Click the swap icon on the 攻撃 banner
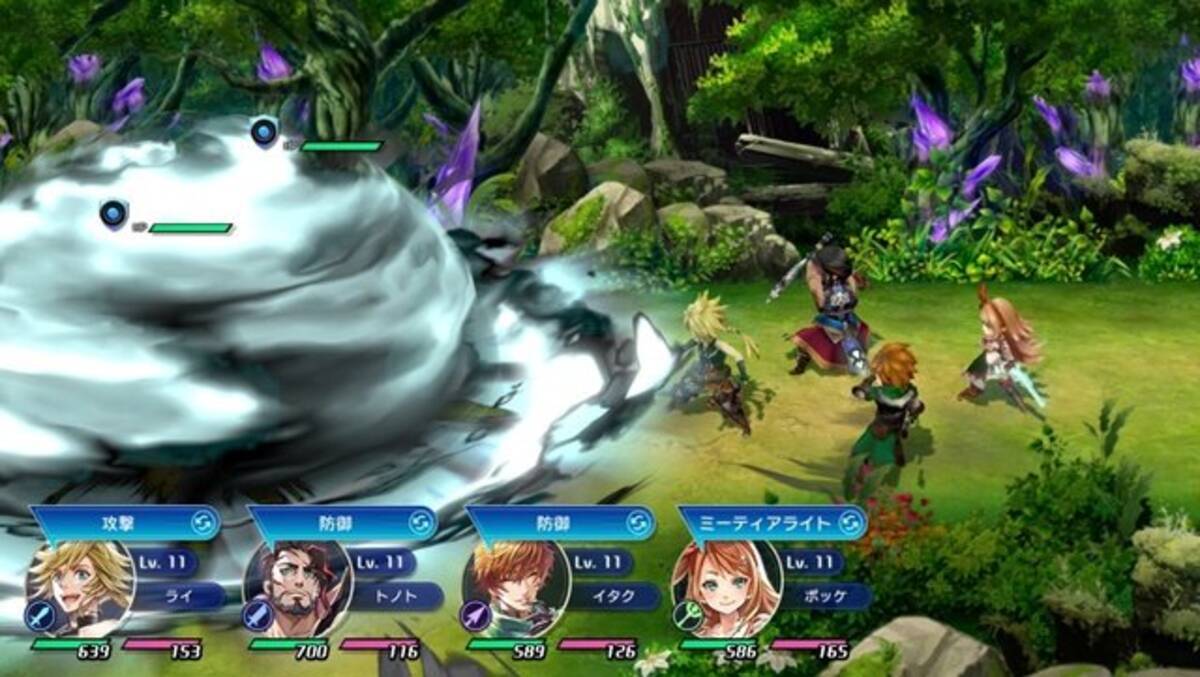 point(201,523)
